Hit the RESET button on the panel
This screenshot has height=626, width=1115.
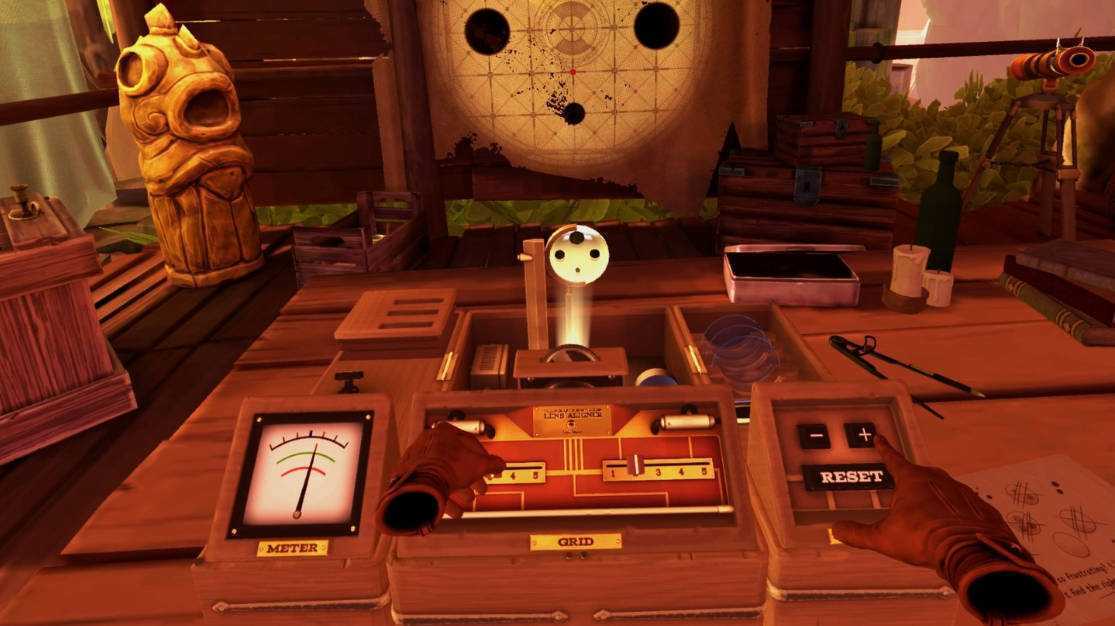pos(848,476)
